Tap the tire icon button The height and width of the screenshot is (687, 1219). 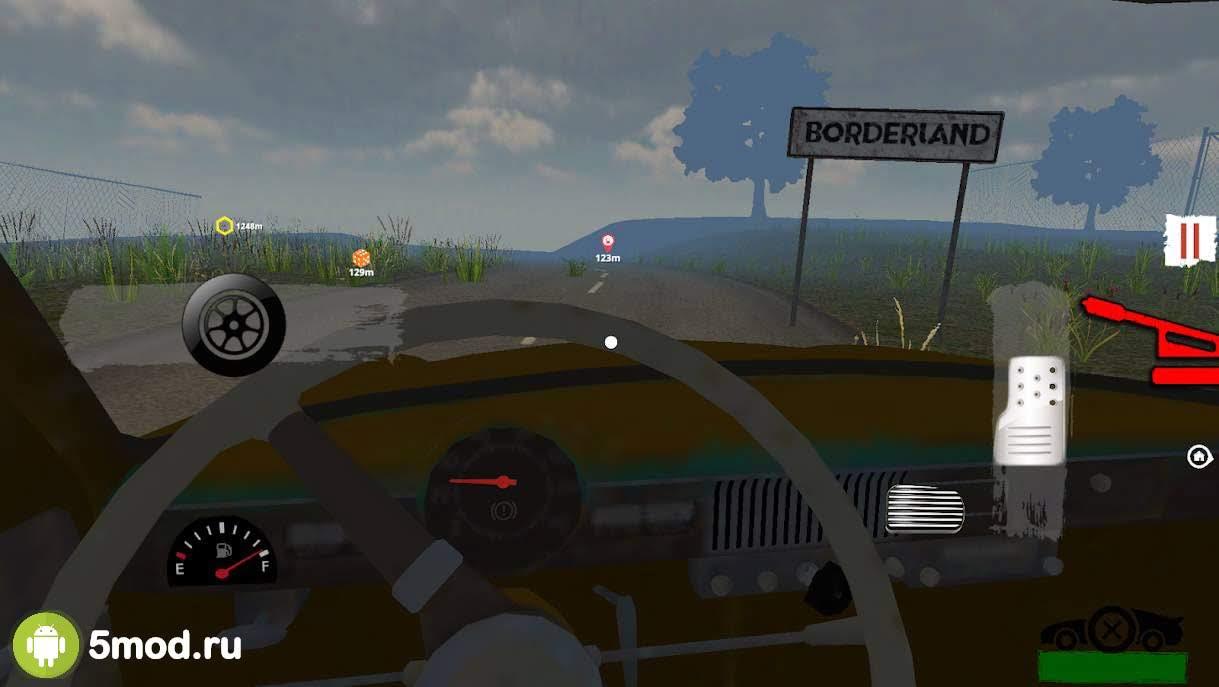point(233,325)
